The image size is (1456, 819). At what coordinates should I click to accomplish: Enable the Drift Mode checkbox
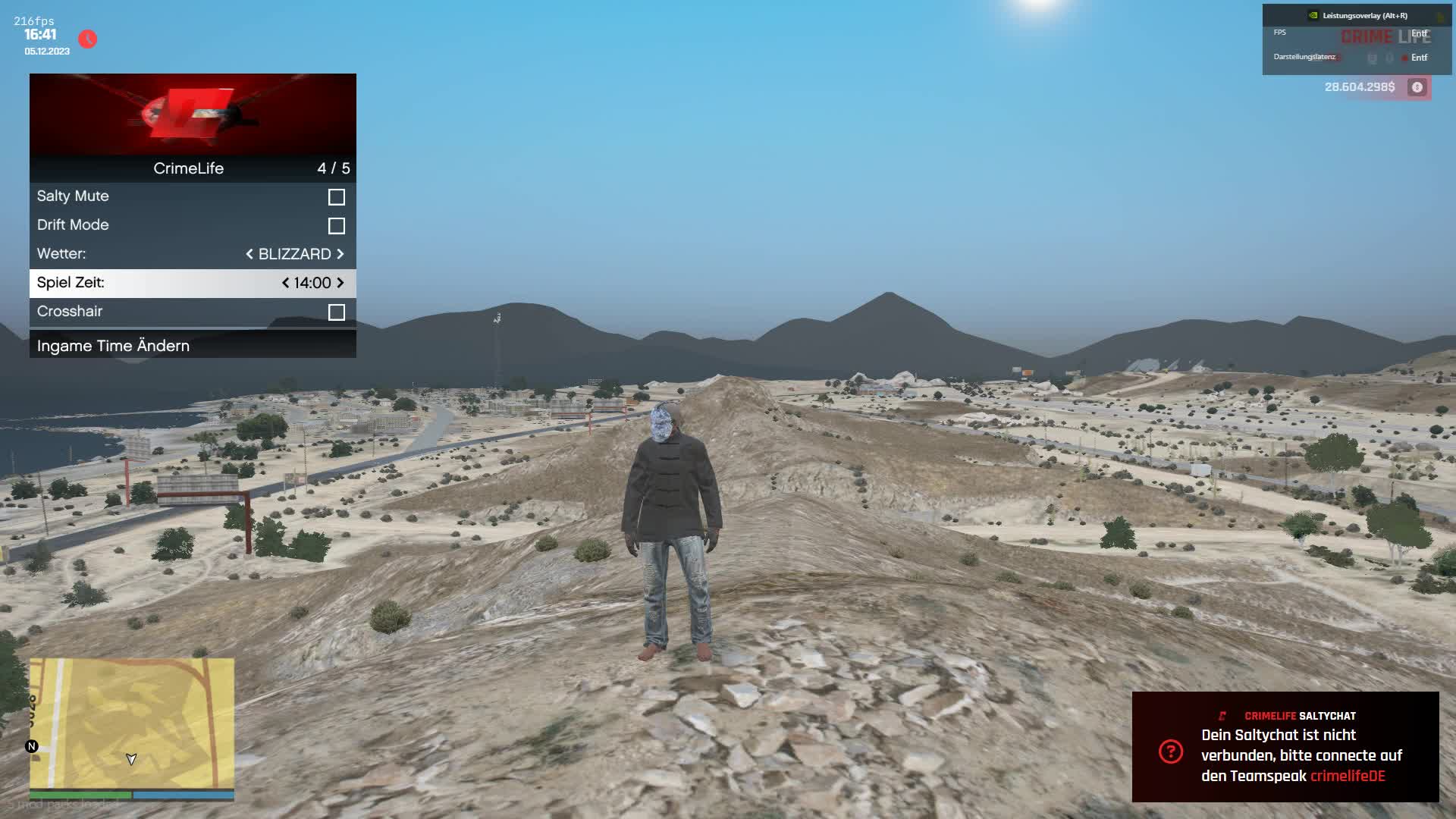[x=336, y=226]
